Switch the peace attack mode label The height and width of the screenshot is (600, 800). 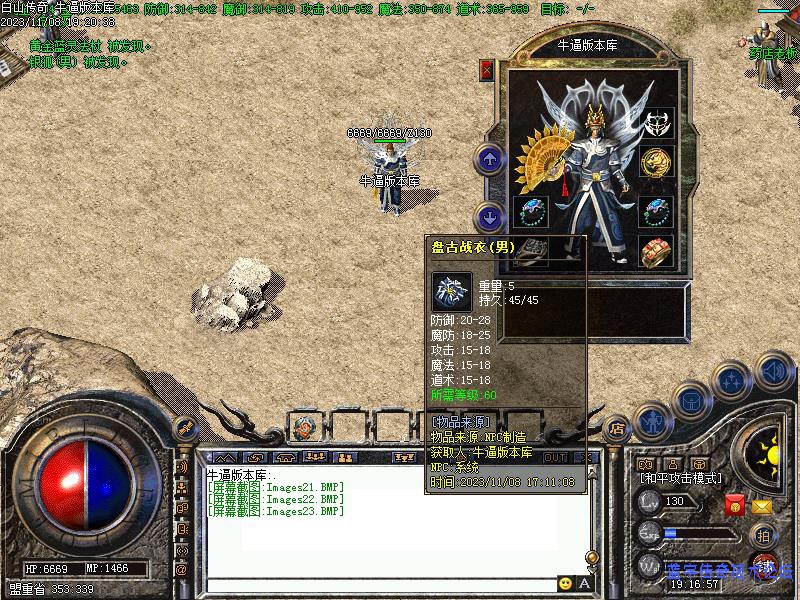[680, 478]
